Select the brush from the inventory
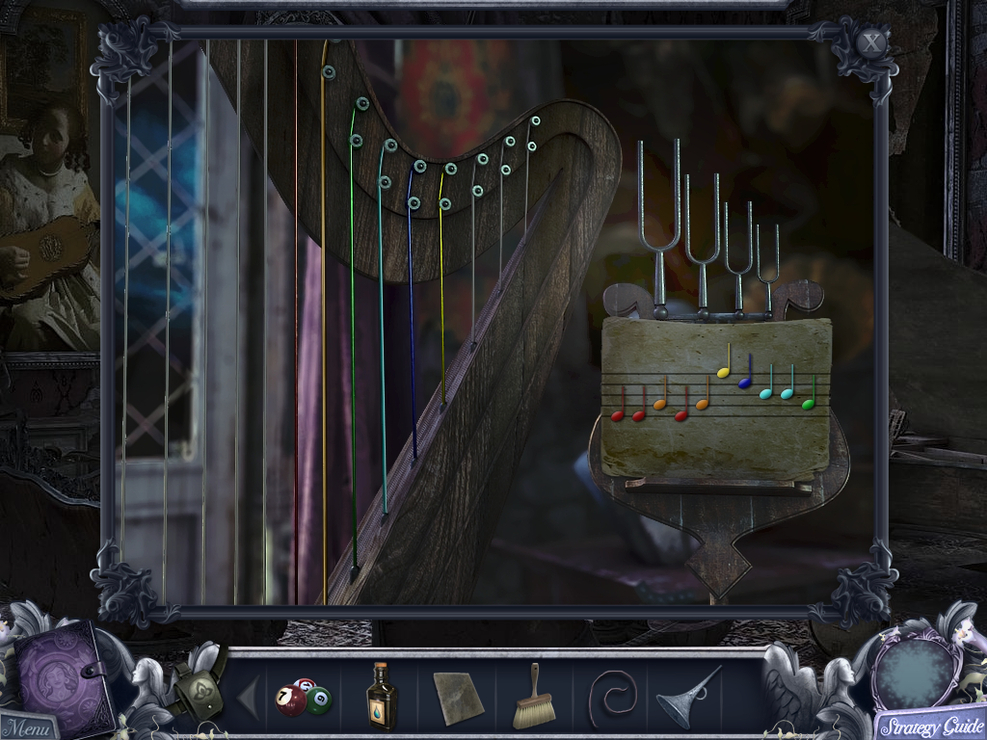 pyautogui.click(x=532, y=696)
